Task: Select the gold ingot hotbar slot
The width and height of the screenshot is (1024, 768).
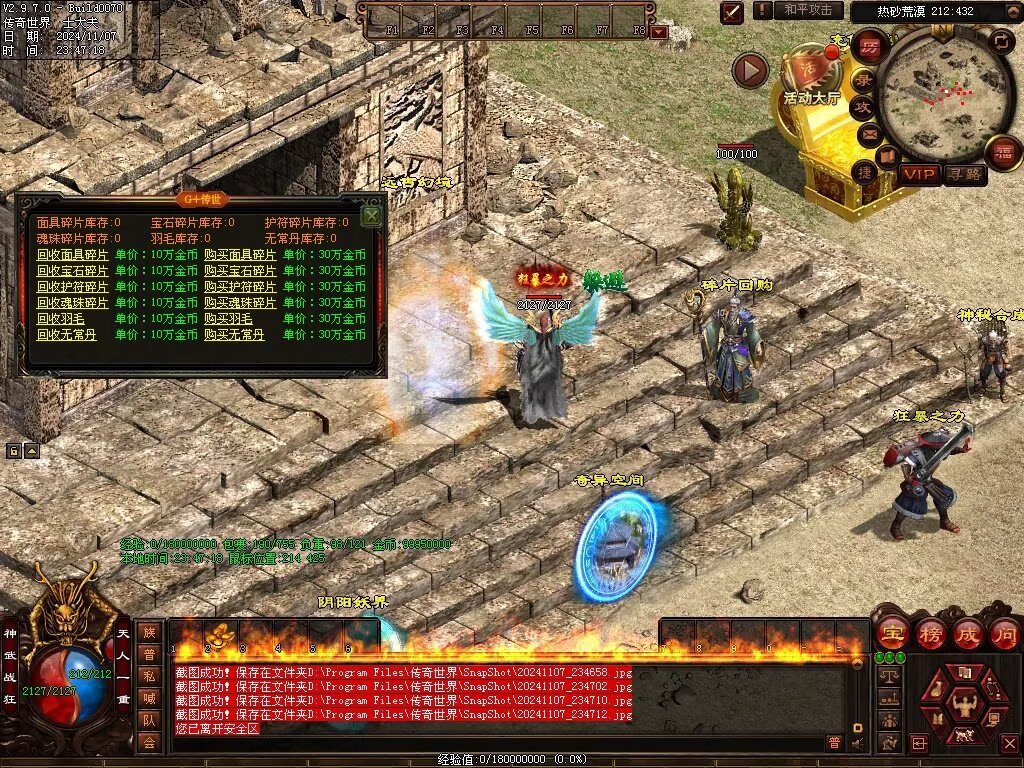Action: point(220,635)
